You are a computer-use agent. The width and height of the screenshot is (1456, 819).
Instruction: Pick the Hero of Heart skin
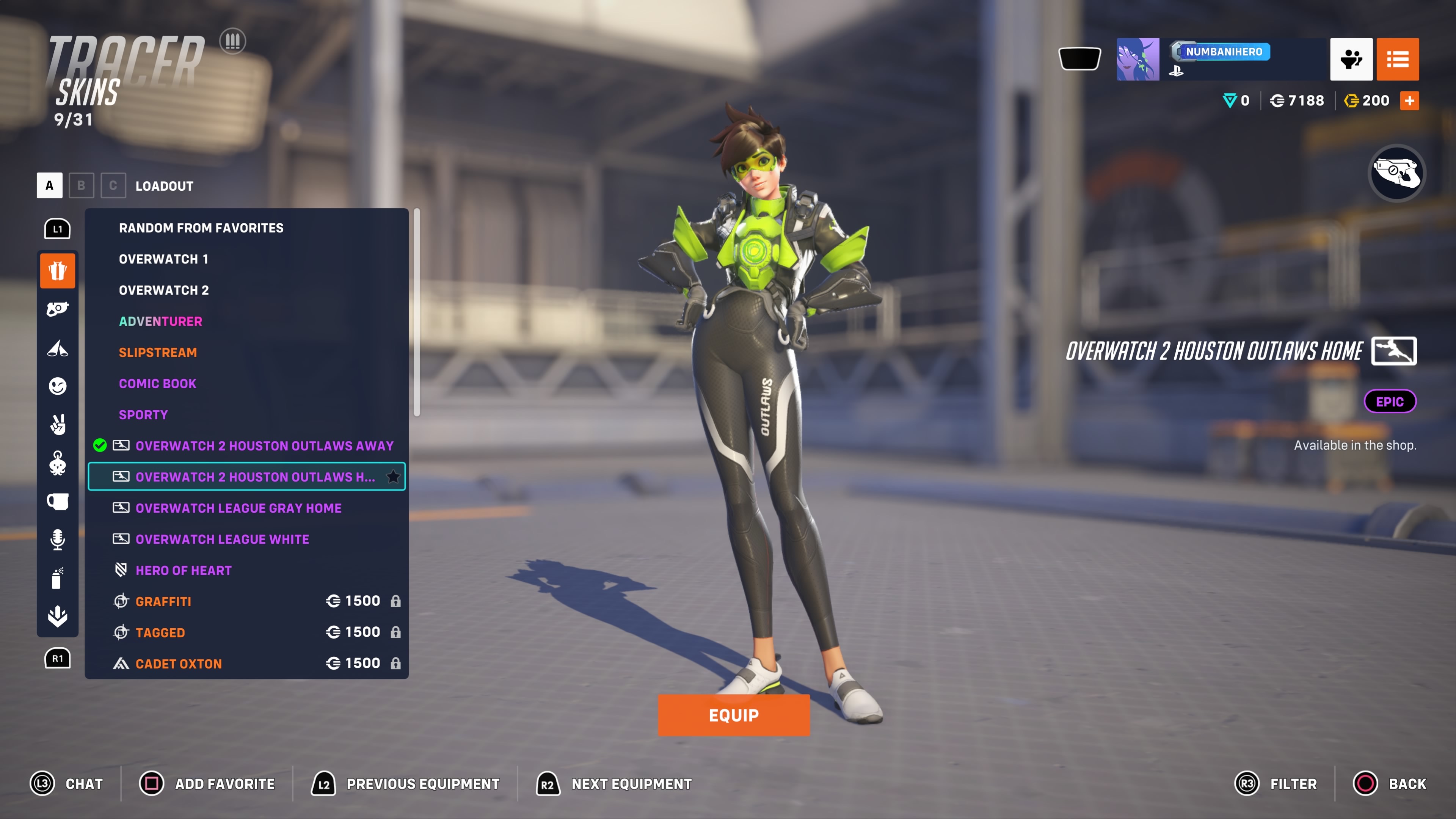(183, 570)
